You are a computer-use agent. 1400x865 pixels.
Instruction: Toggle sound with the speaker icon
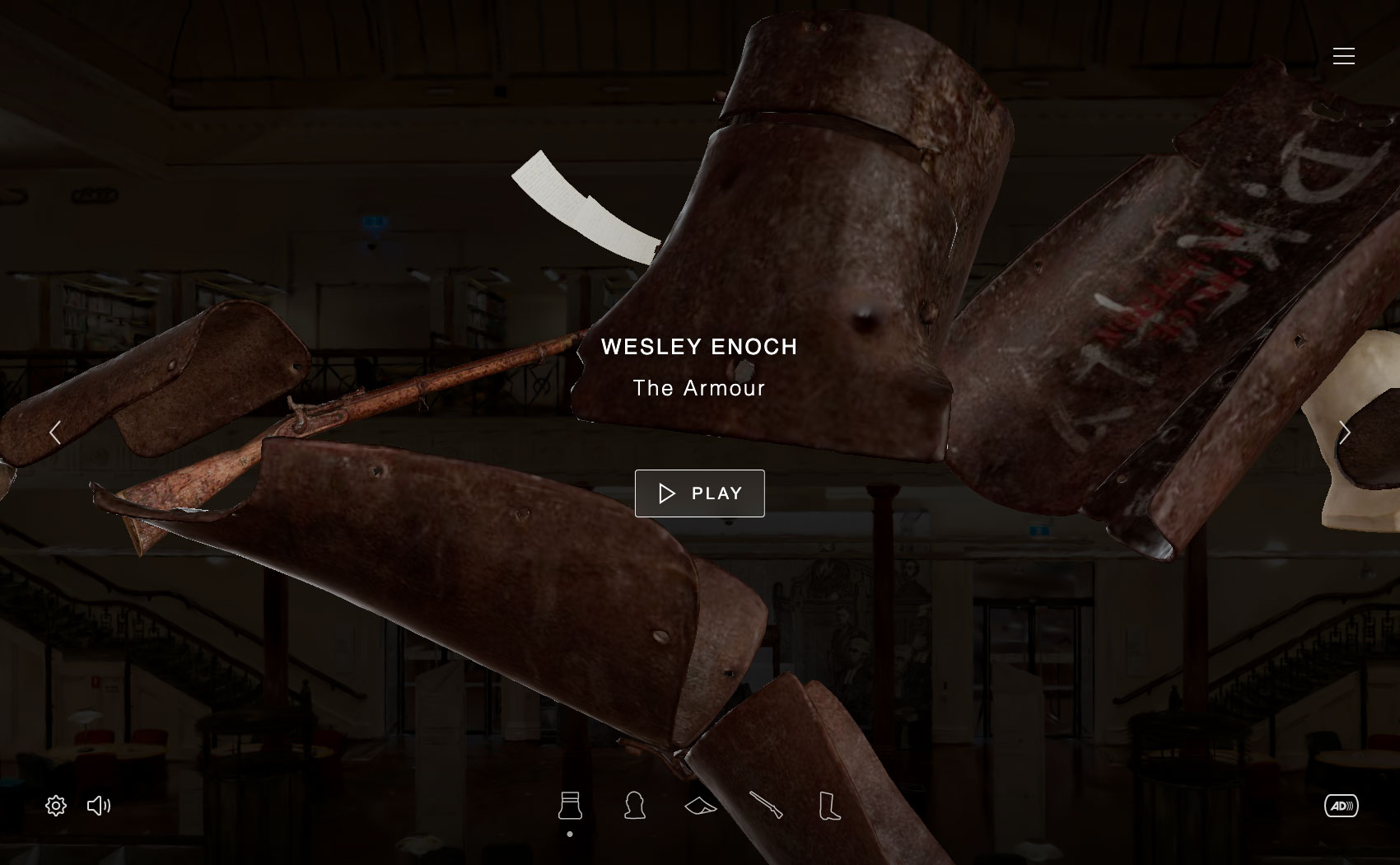click(x=99, y=806)
